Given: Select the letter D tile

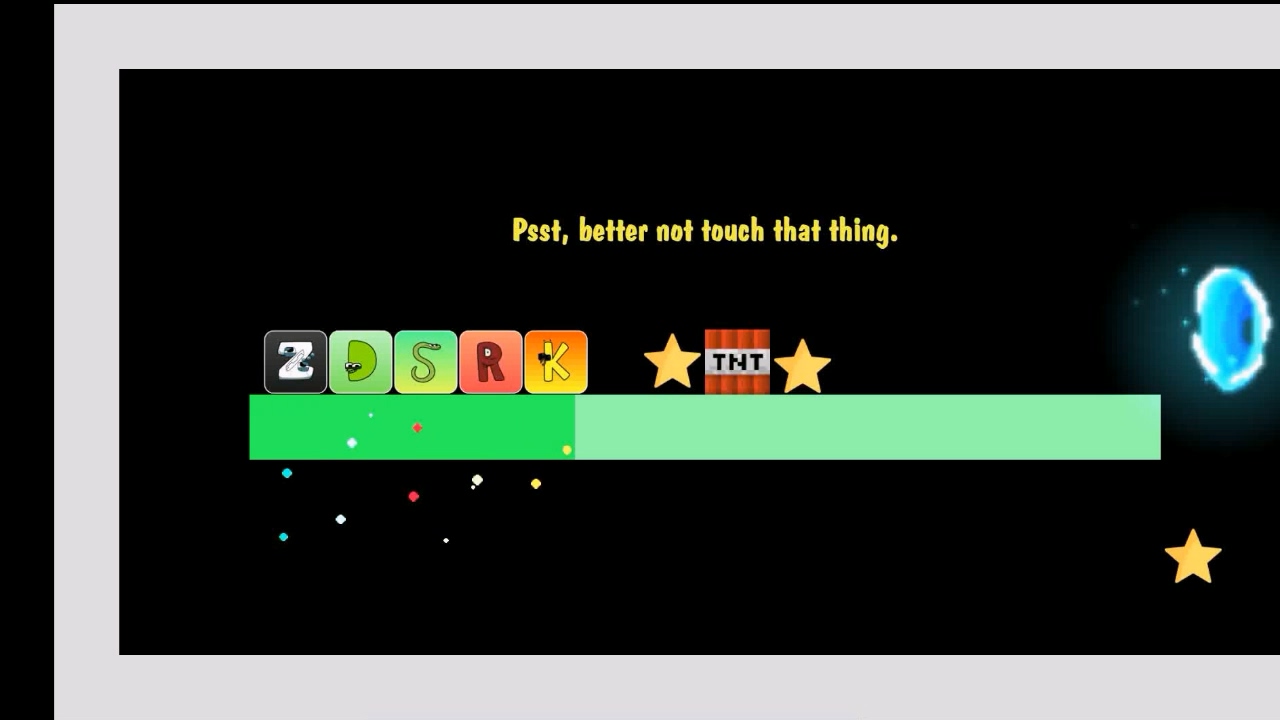Looking at the screenshot, I should pyautogui.click(x=360, y=362).
